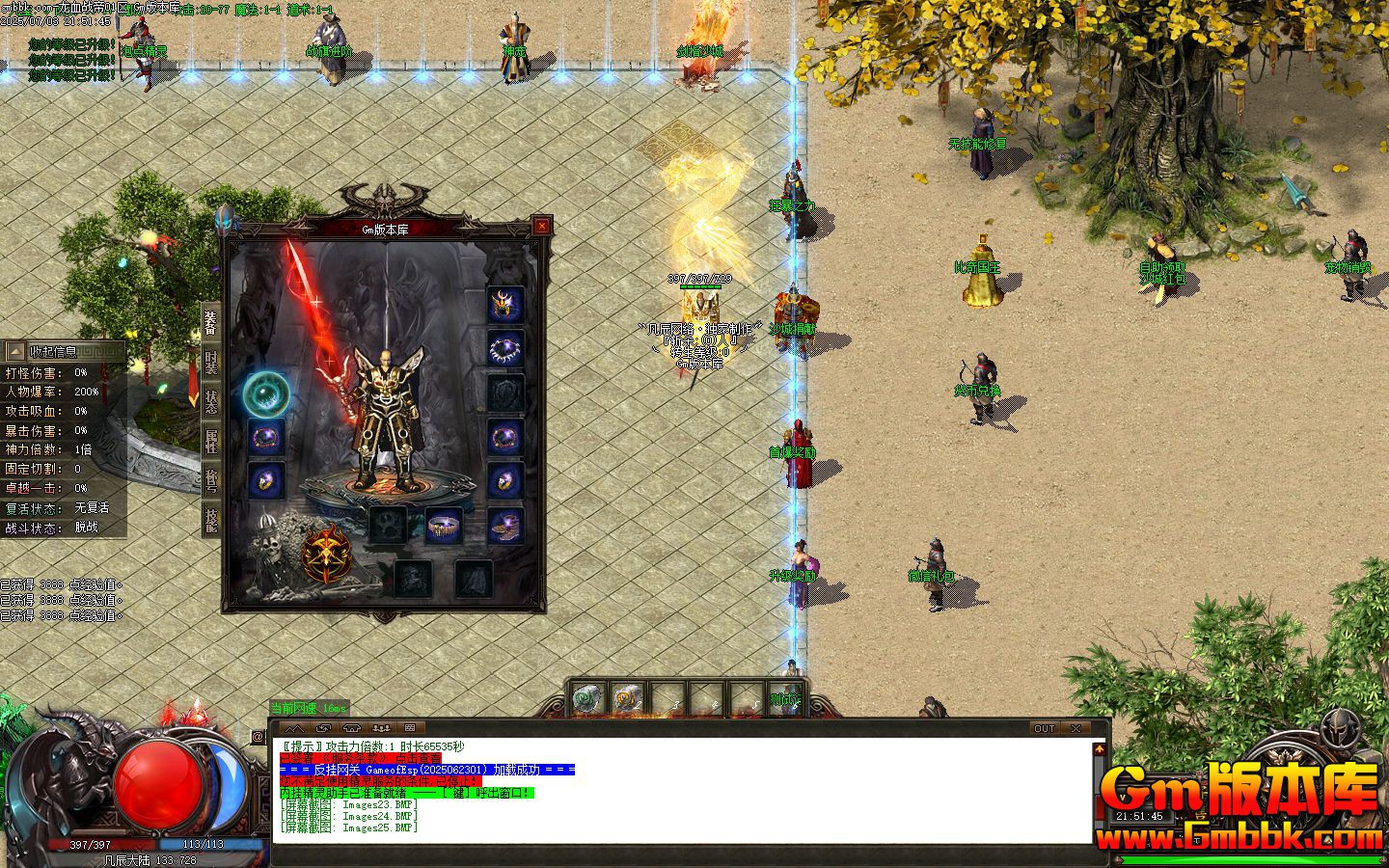Close the chat window with X
This screenshot has height=868, width=1389.
[1076, 728]
